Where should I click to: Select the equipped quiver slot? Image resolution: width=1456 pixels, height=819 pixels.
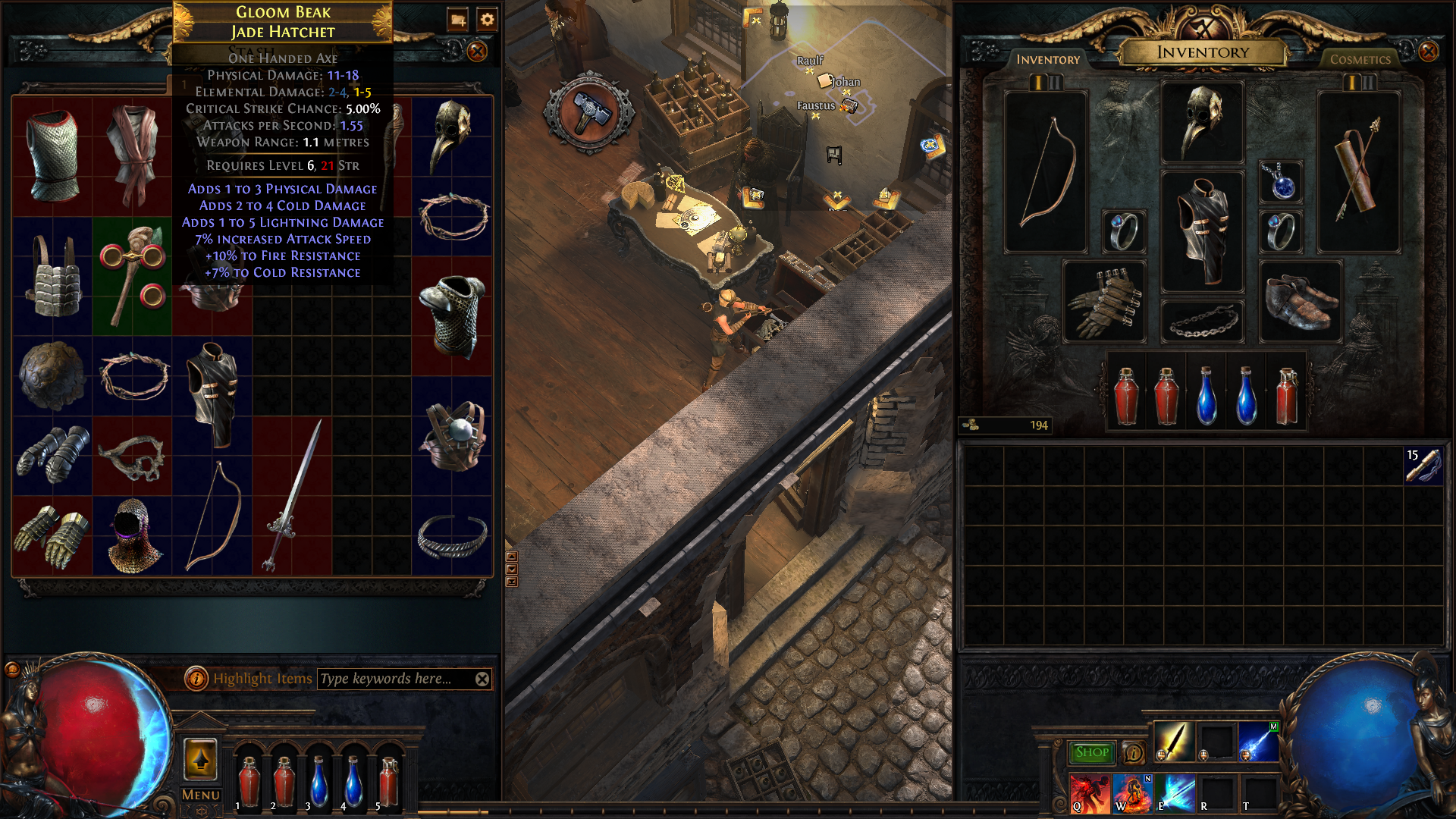[x=1358, y=172]
